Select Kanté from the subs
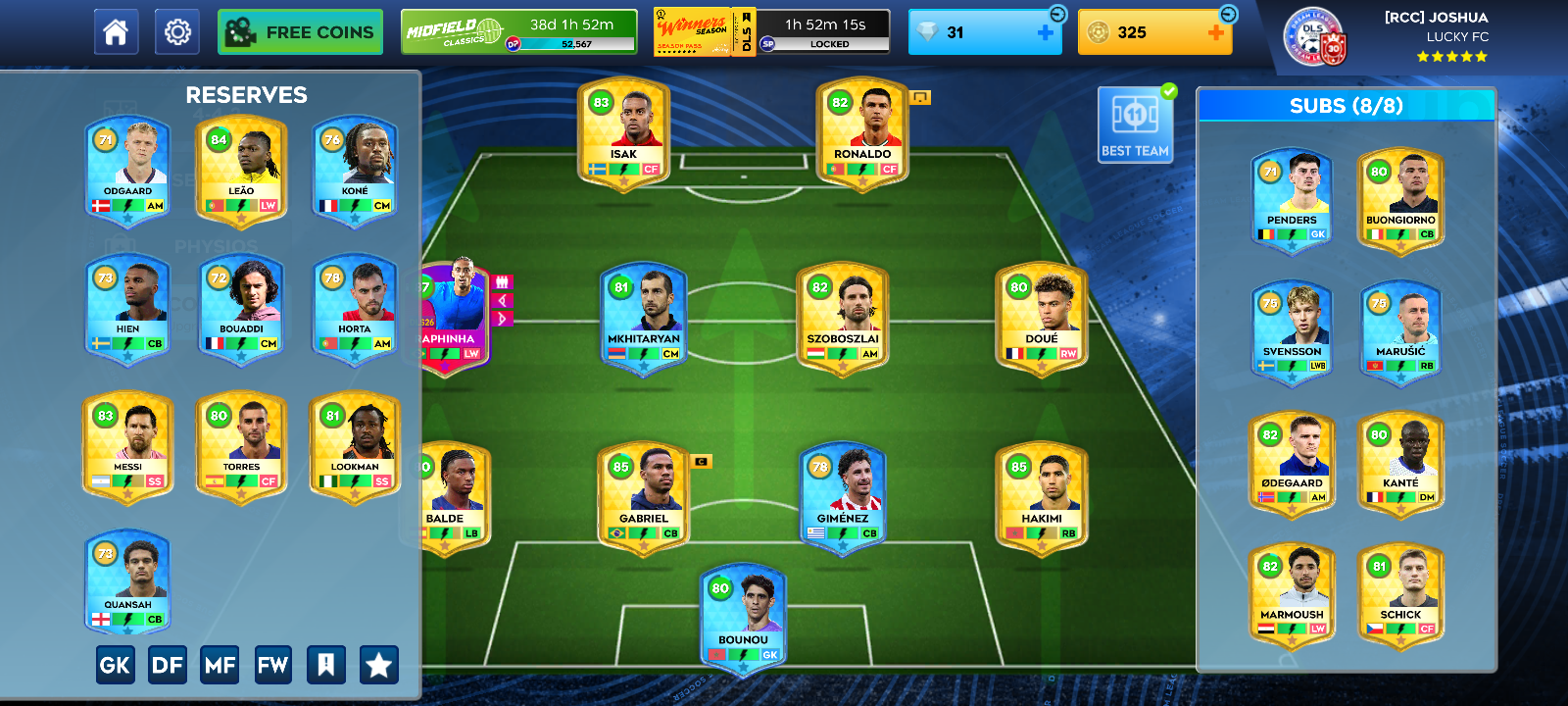Image resolution: width=1568 pixels, height=706 pixels. tap(1400, 463)
